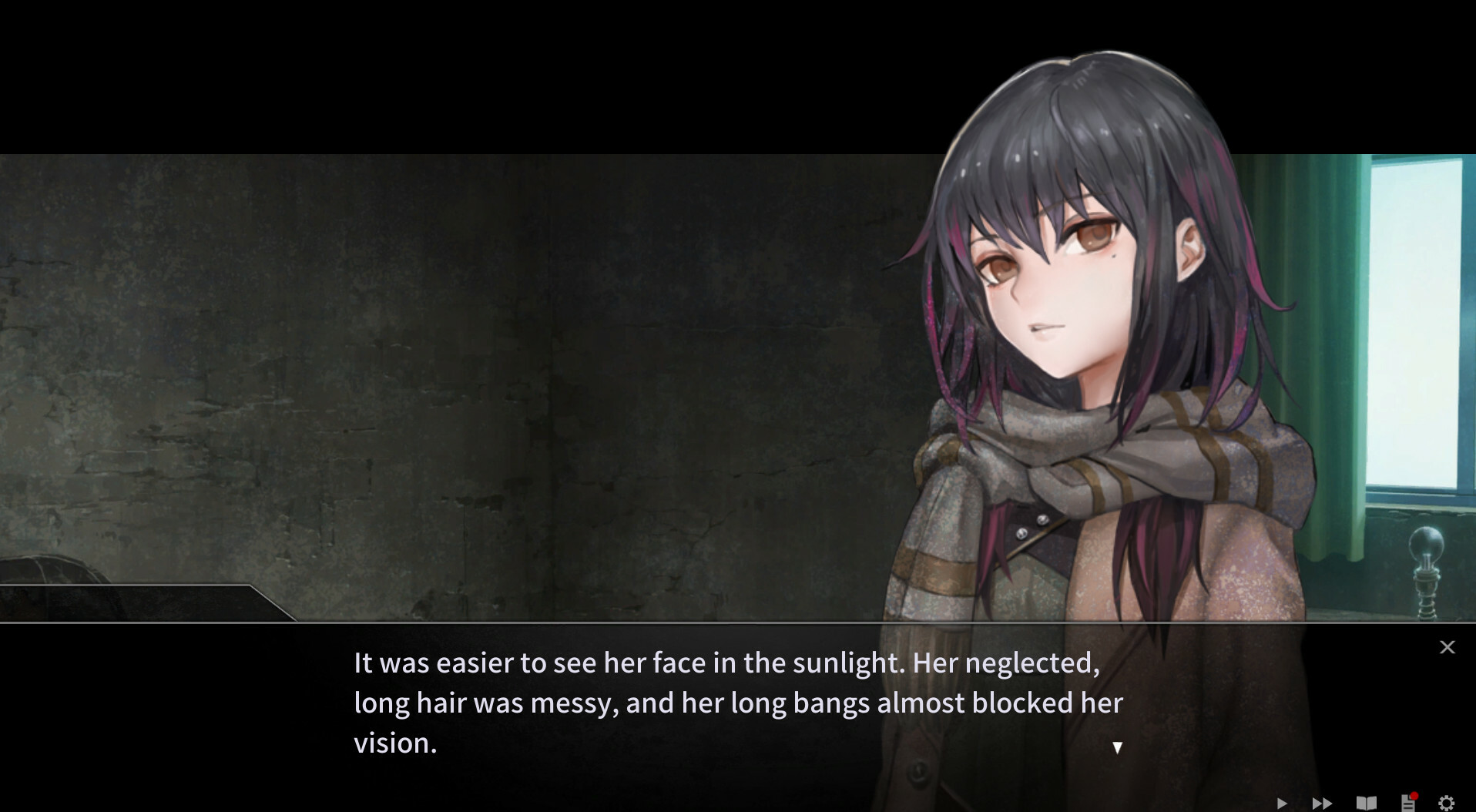Activate skip mode via the fast-forward icon
The height and width of the screenshot is (812, 1476).
(1322, 803)
